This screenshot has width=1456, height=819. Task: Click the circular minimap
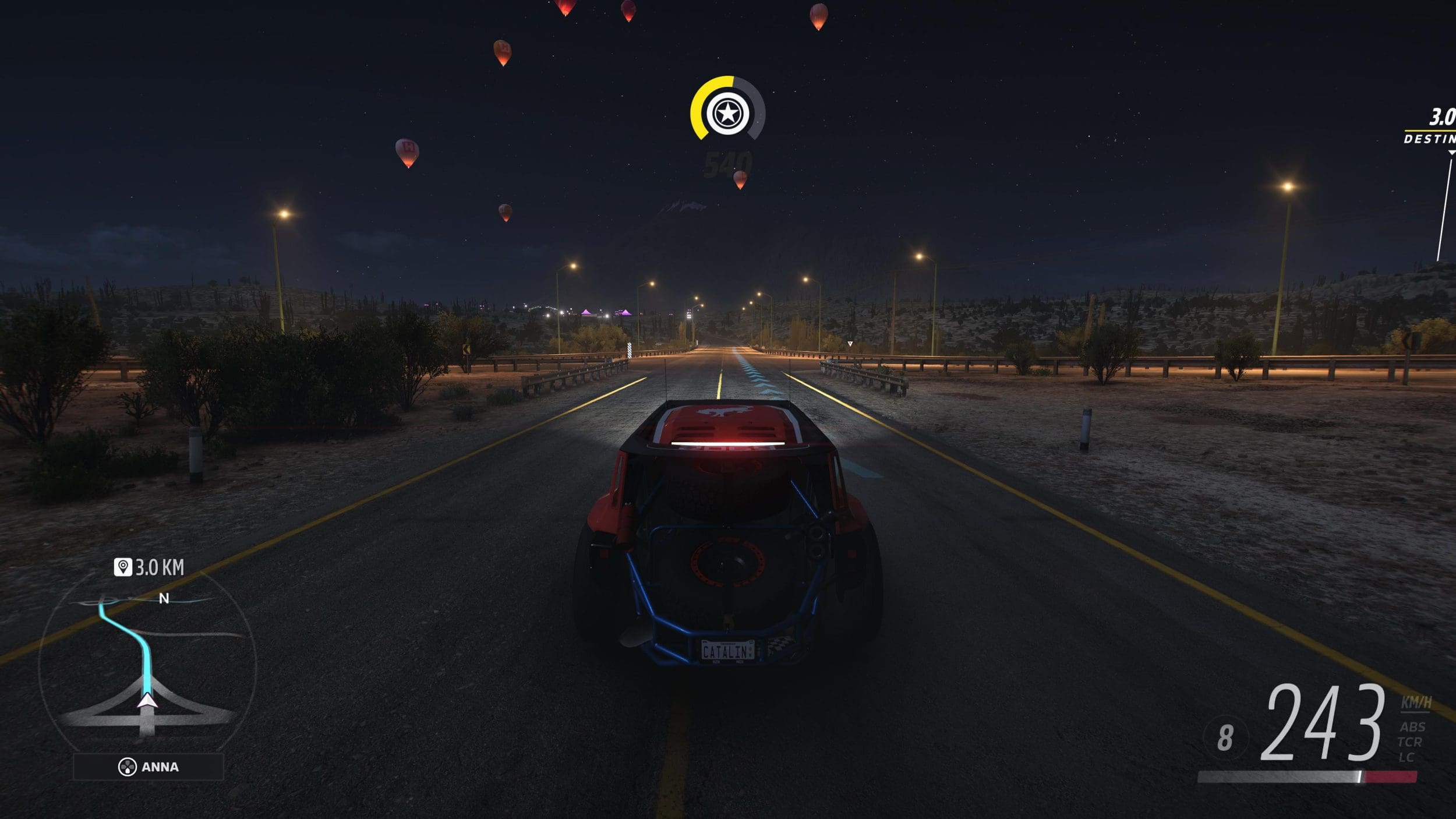pos(147,664)
